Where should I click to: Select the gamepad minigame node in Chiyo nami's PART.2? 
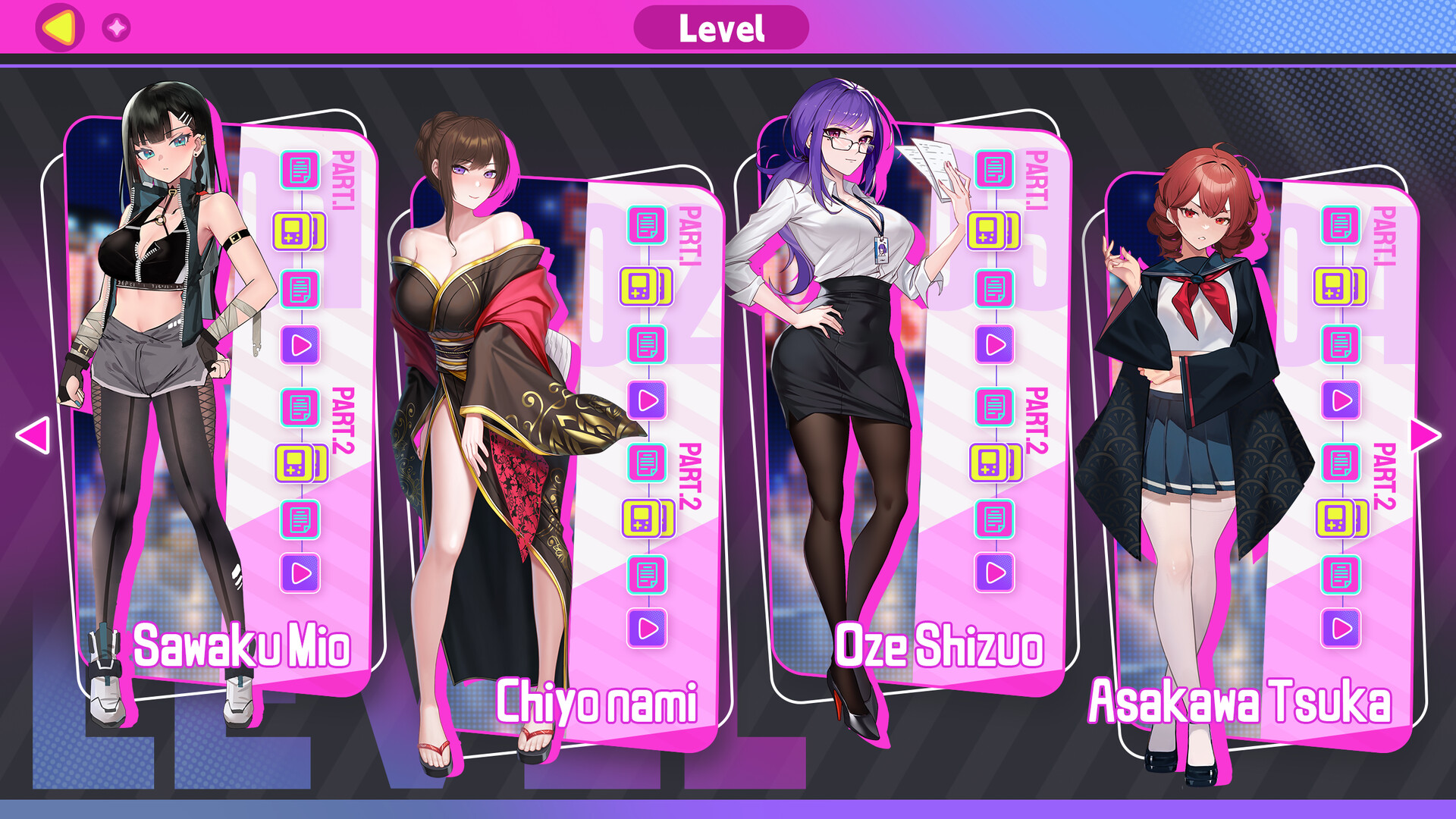point(641,519)
